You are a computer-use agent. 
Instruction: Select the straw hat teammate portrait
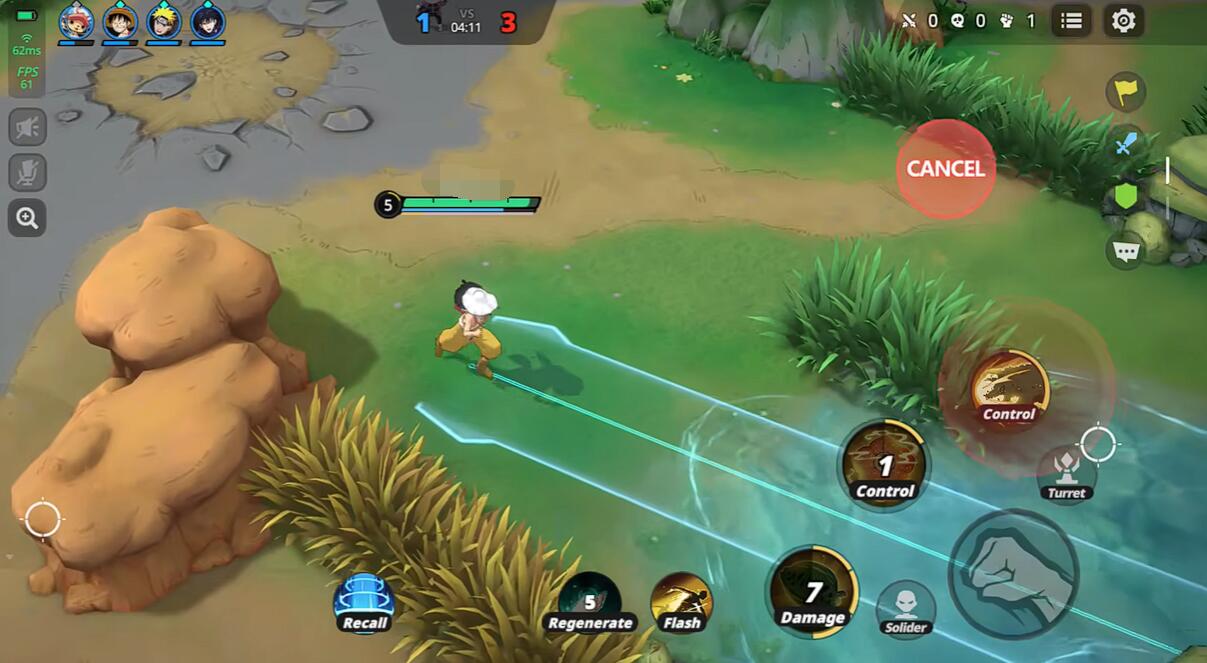point(120,22)
